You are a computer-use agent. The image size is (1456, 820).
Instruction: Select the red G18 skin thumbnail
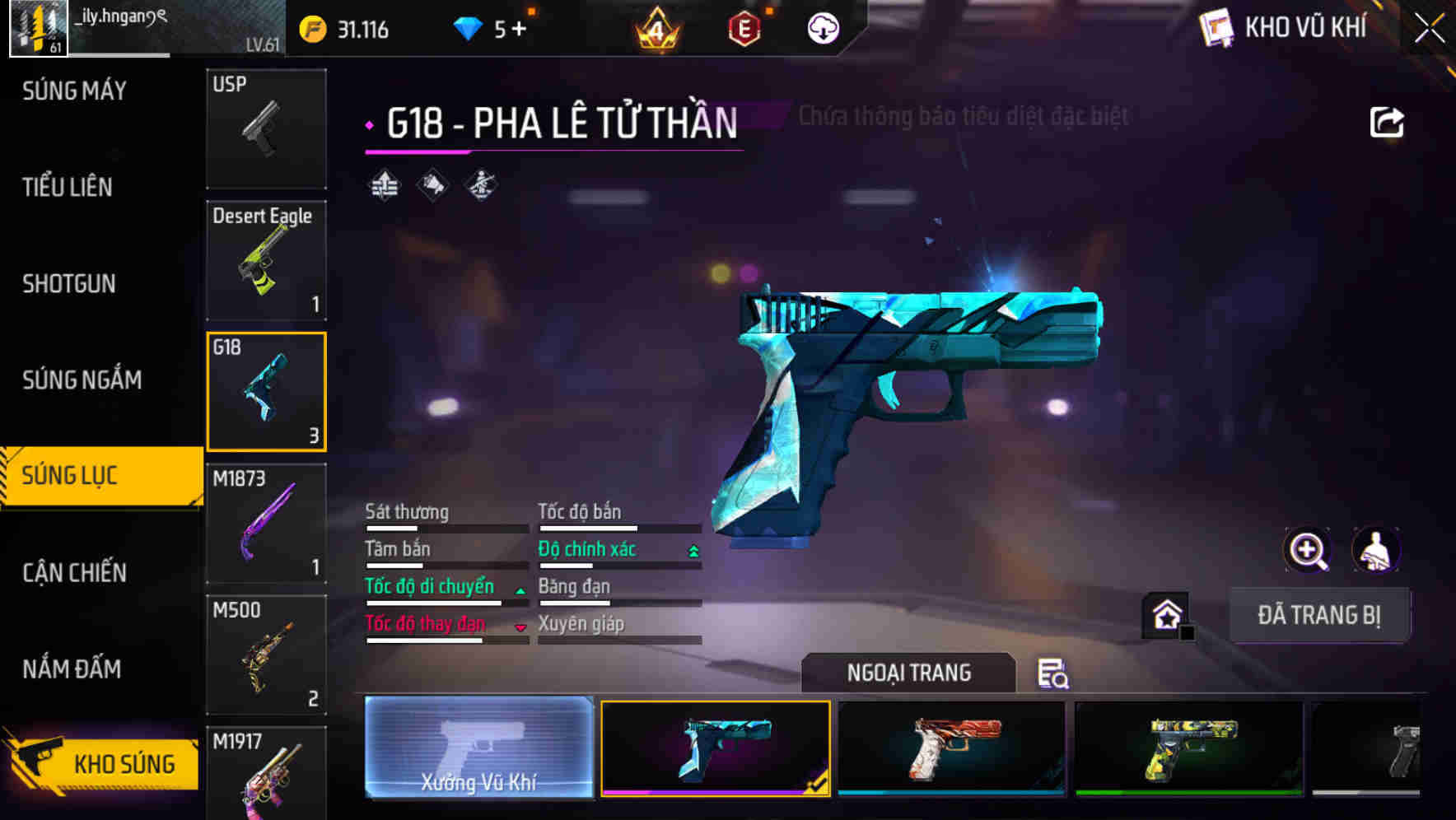[x=951, y=749]
